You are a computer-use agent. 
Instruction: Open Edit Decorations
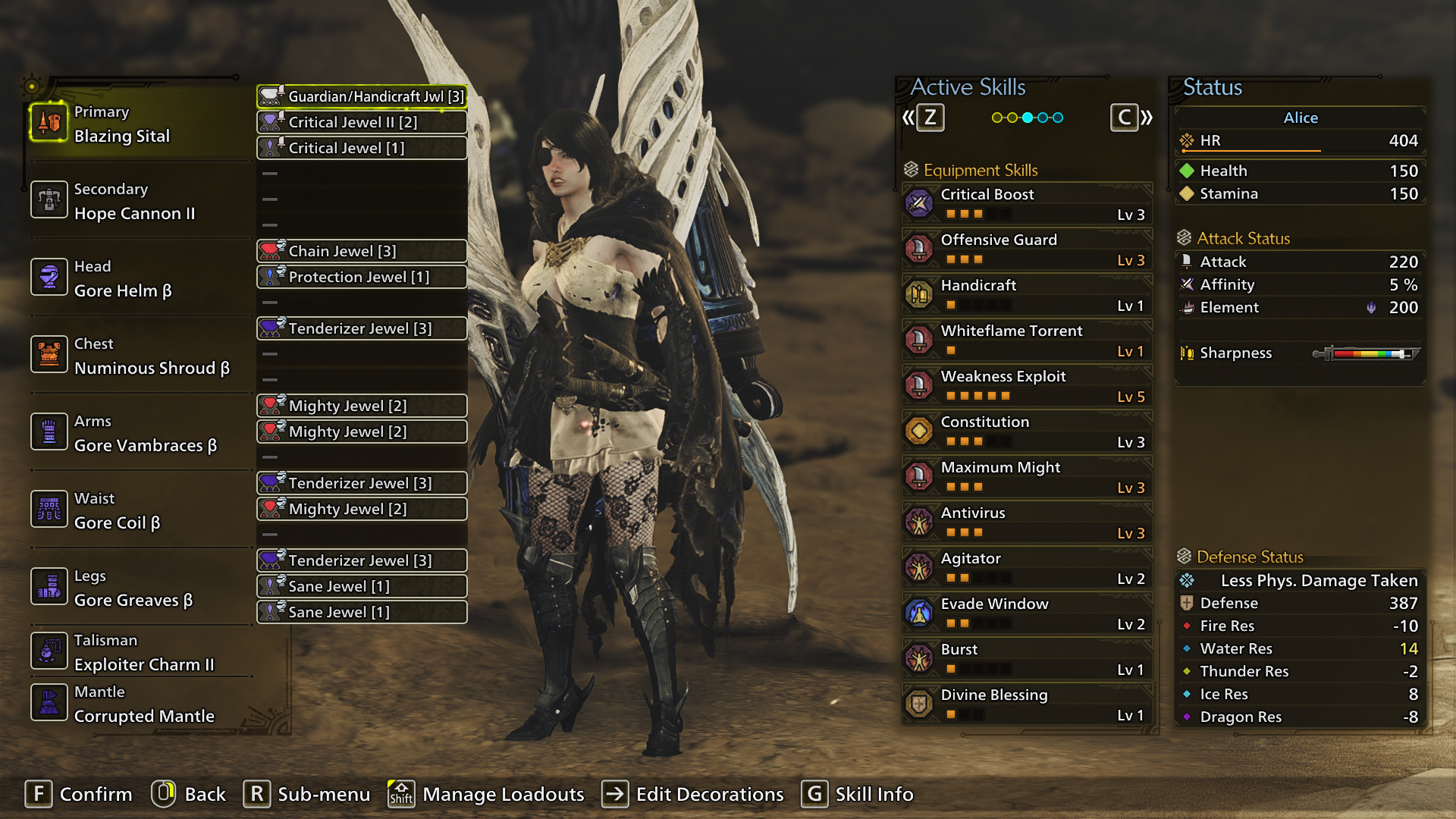(x=692, y=794)
